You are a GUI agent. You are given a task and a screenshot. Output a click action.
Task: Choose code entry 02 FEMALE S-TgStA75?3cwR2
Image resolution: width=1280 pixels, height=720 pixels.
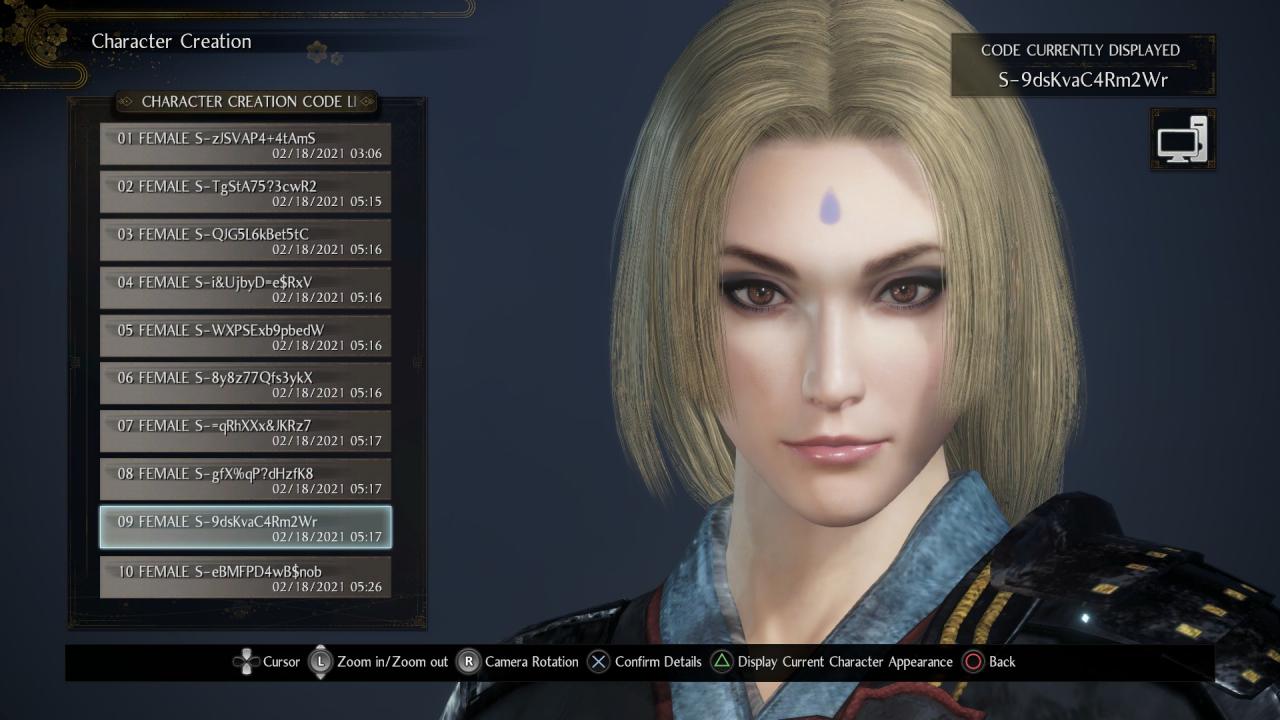[x=245, y=192]
